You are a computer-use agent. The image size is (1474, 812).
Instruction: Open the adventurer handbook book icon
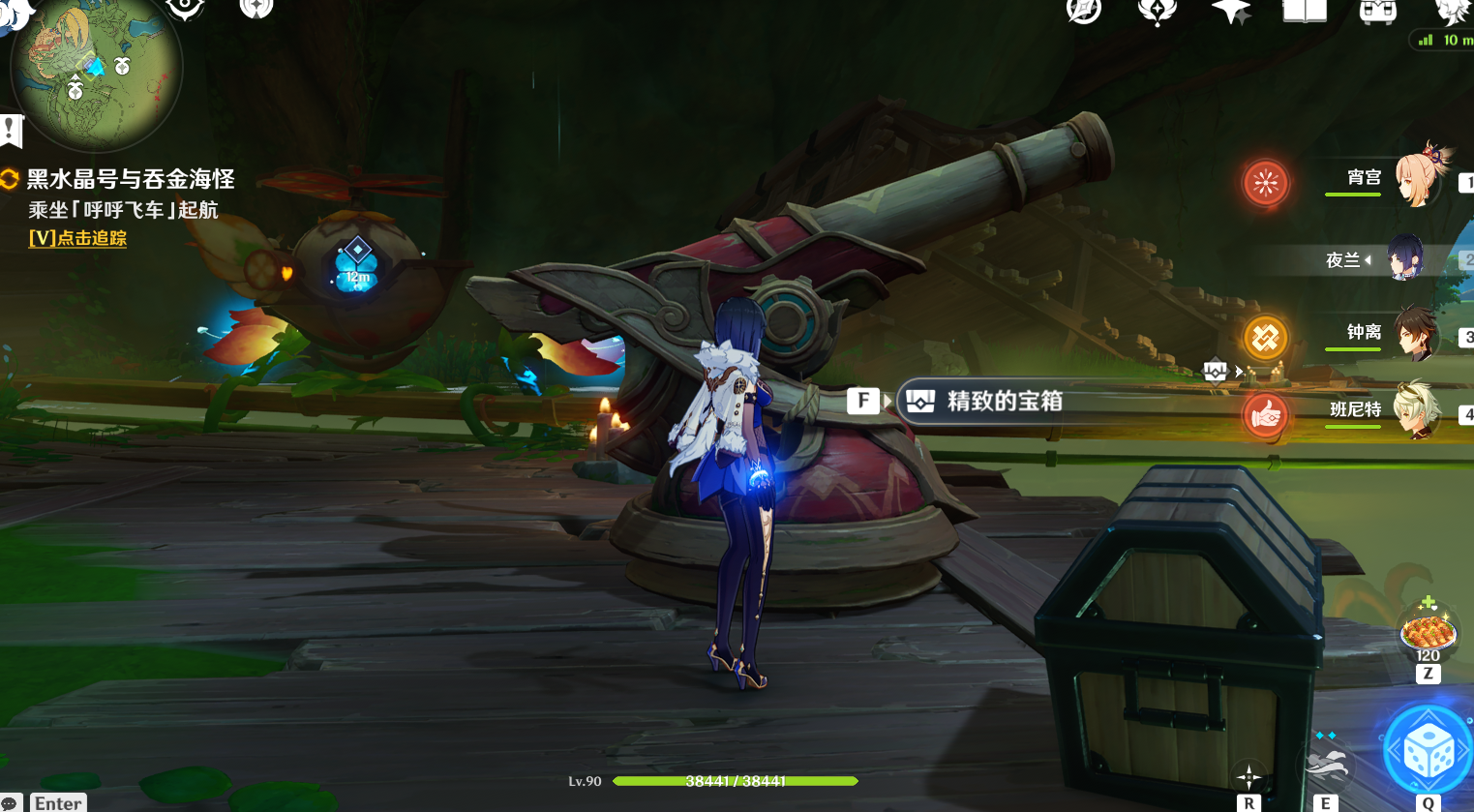point(1304,11)
